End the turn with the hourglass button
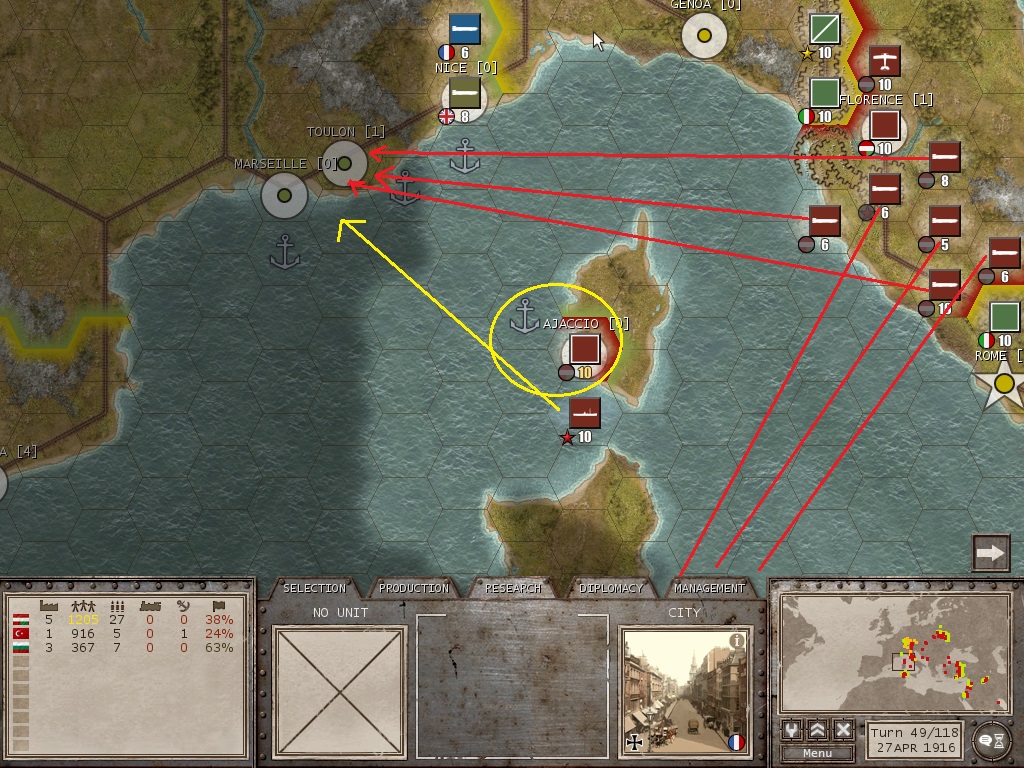The width and height of the screenshot is (1024, 768). (x=992, y=738)
